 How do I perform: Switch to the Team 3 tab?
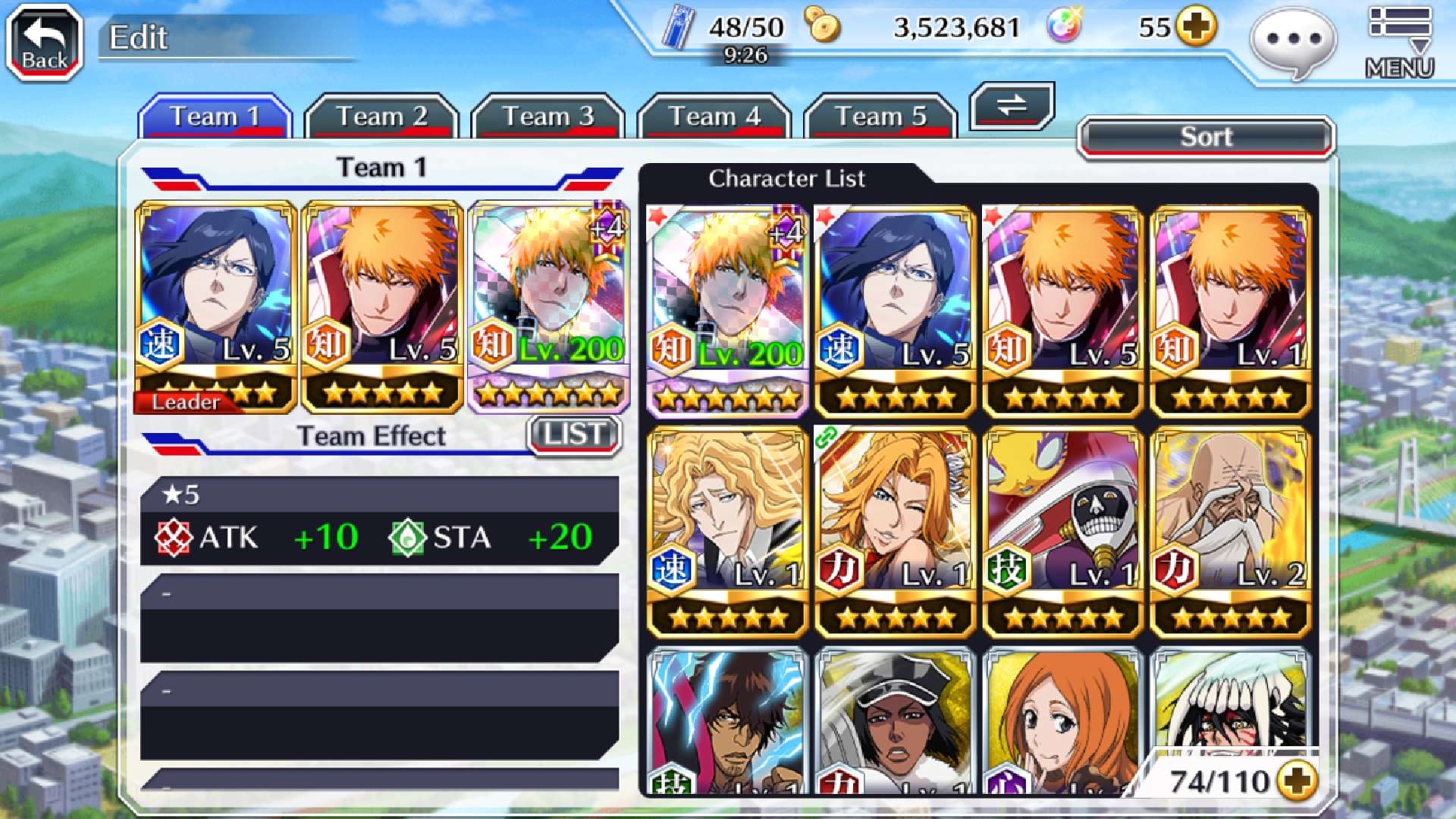(x=548, y=117)
